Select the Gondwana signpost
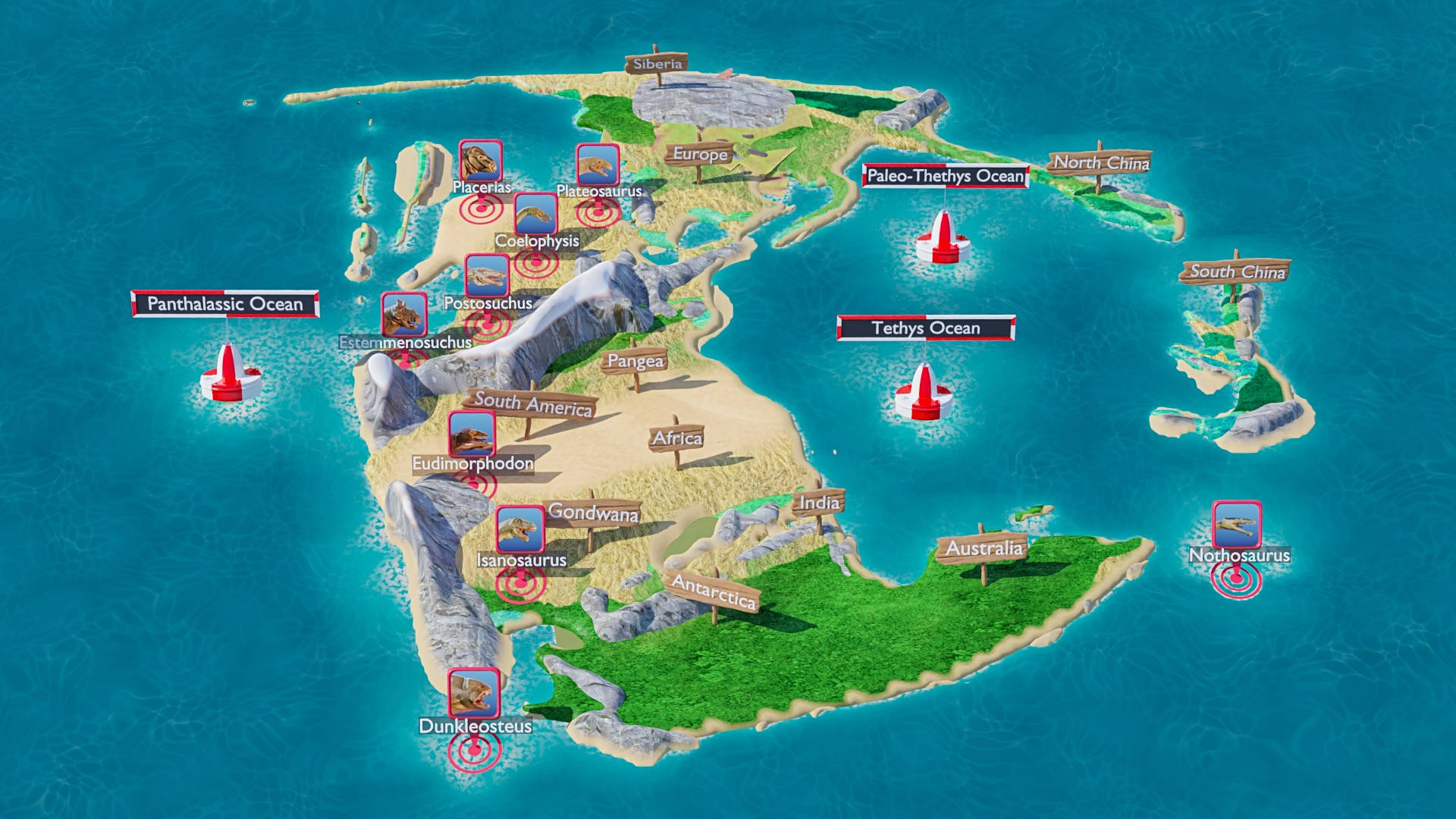1456x819 pixels. tap(593, 513)
